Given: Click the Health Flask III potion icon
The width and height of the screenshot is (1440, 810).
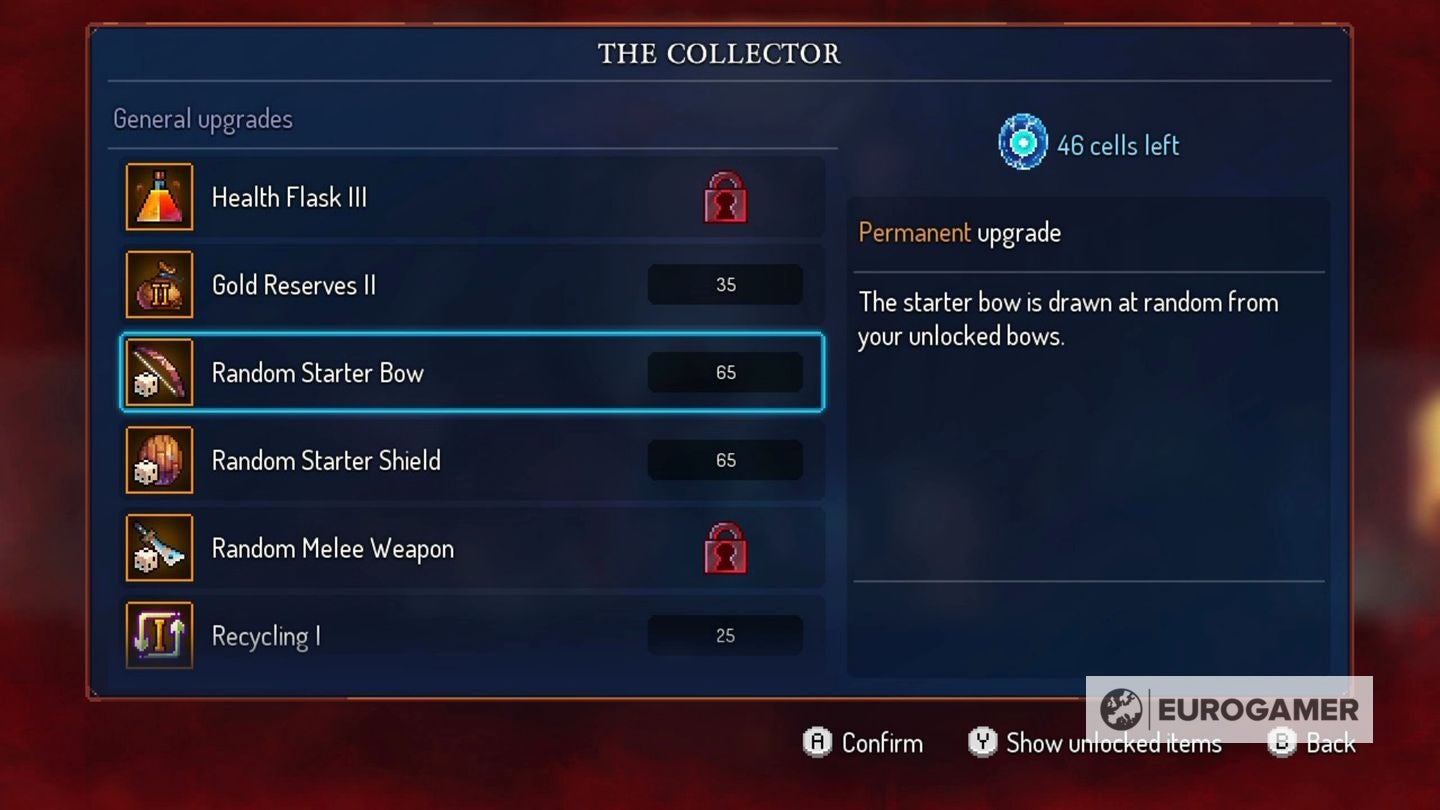Looking at the screenshot, I should [x=159, y=197].
